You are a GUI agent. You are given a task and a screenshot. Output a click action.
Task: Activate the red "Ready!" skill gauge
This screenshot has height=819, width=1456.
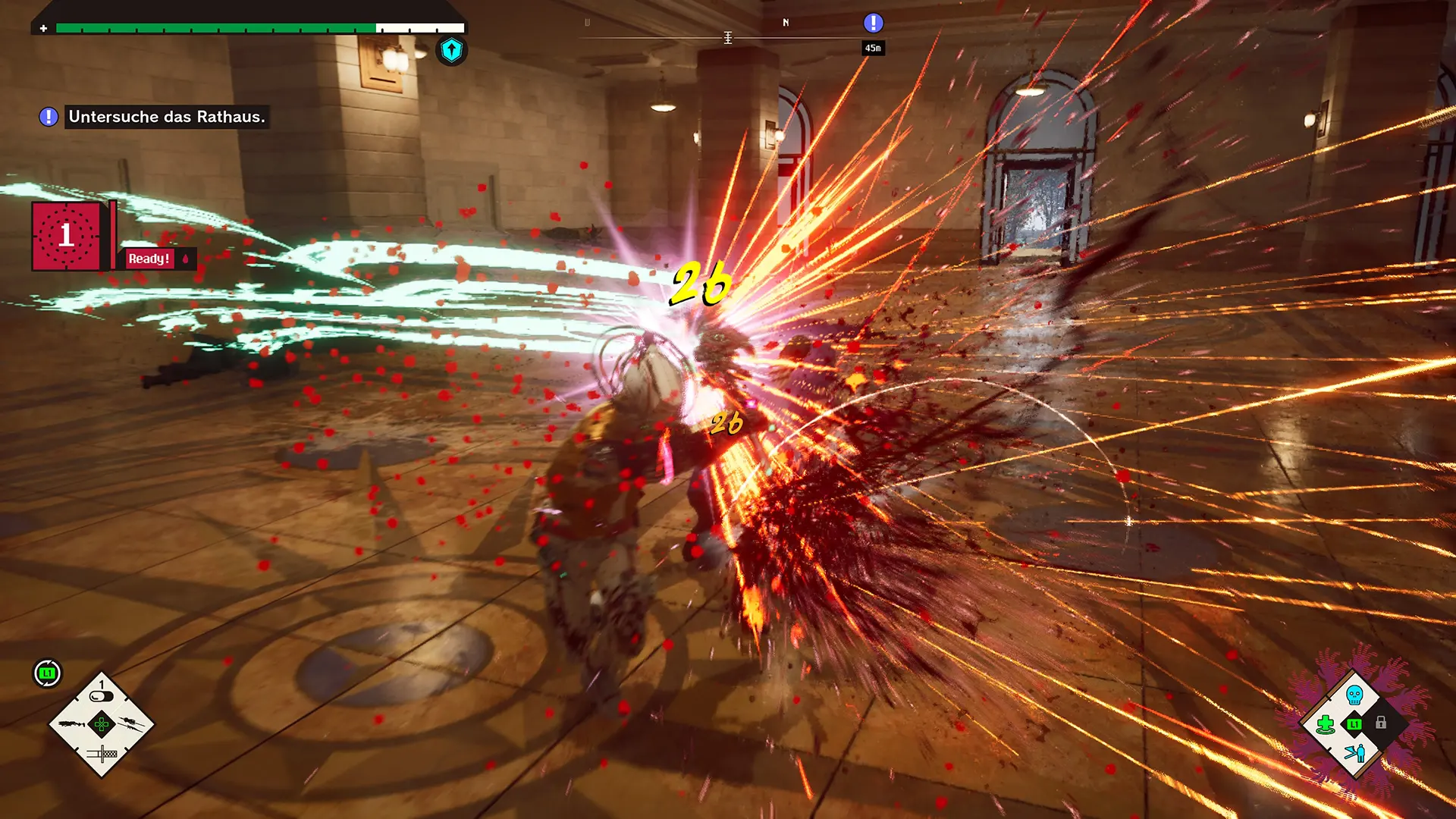149,259
